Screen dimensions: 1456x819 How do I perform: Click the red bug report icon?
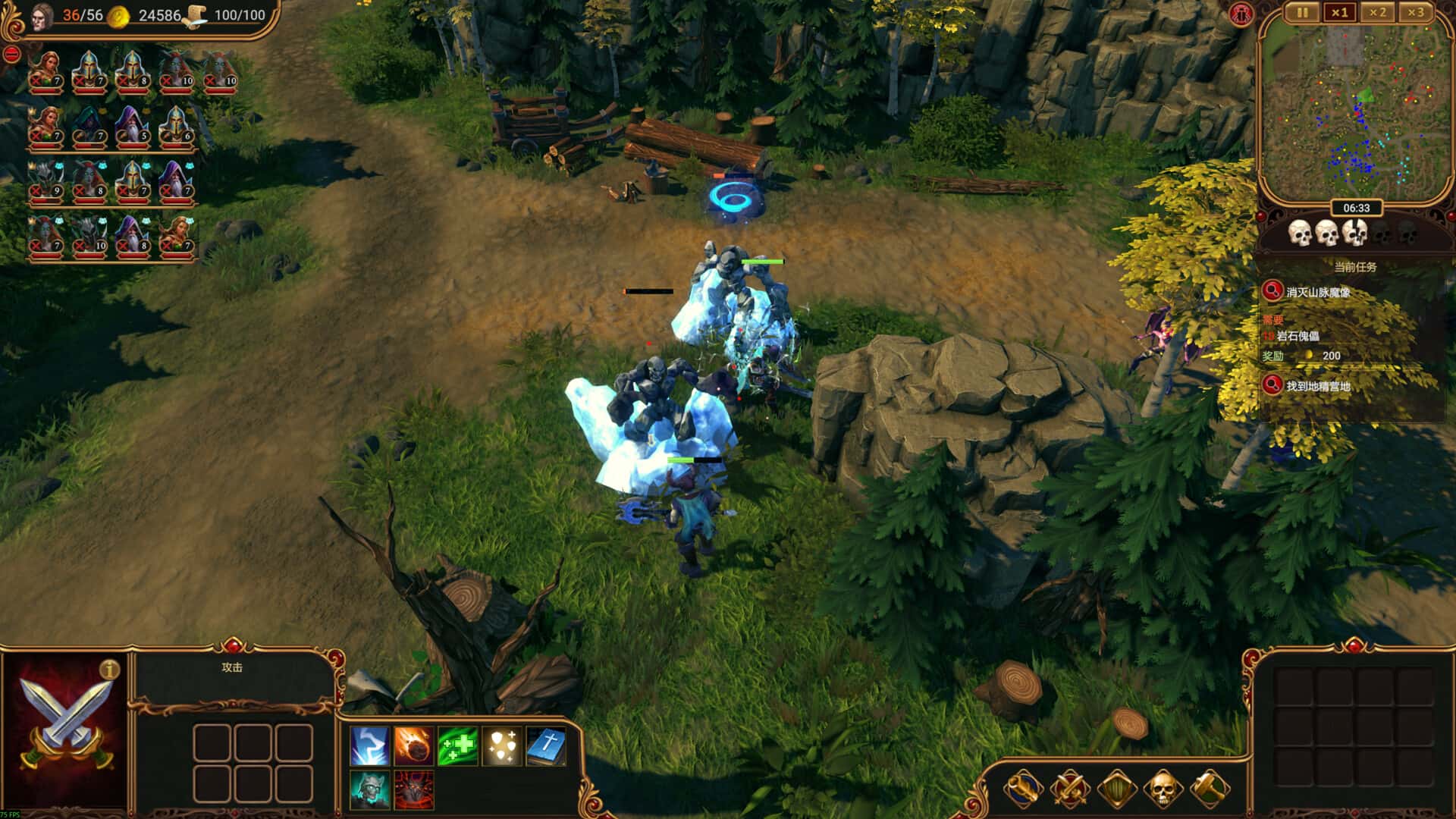(1241, 14)
